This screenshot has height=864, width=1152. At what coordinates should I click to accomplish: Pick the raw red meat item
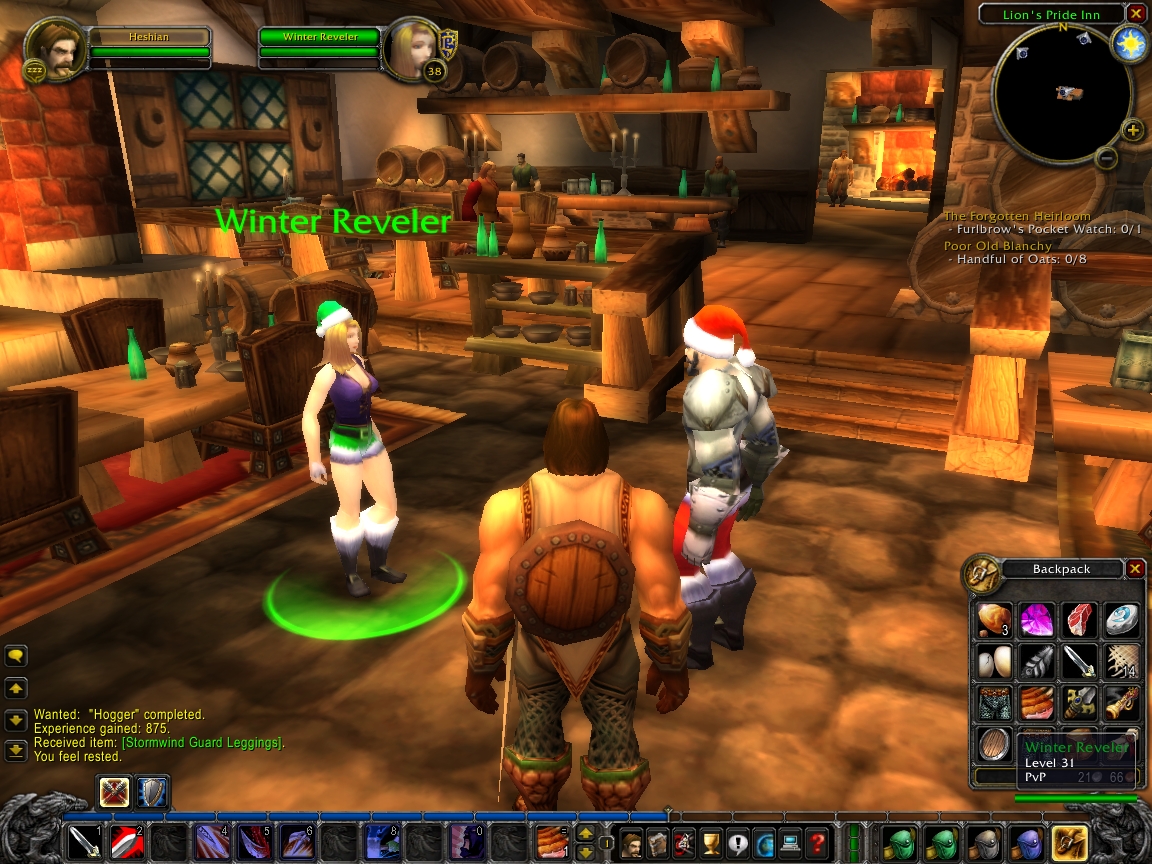click(1078, 620)
